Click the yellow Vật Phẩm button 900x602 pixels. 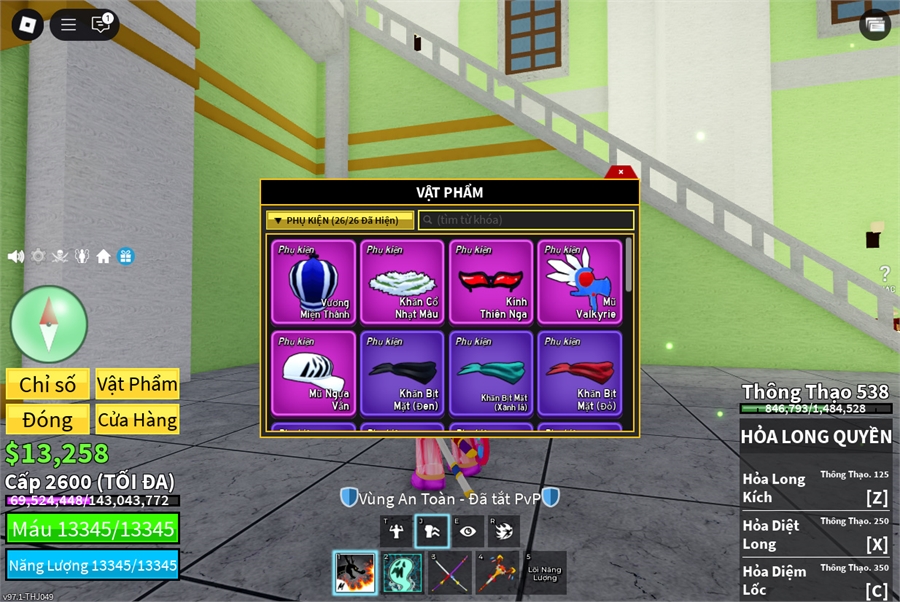click(137, 385)
